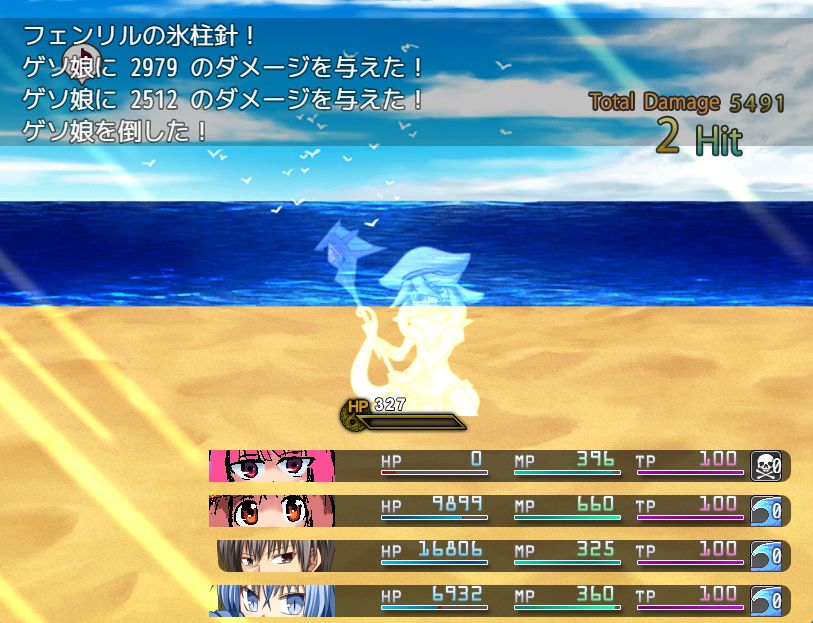813x623 pixels.
Task: Click the skull knocked-out status icon
Action: pos(766,466)
